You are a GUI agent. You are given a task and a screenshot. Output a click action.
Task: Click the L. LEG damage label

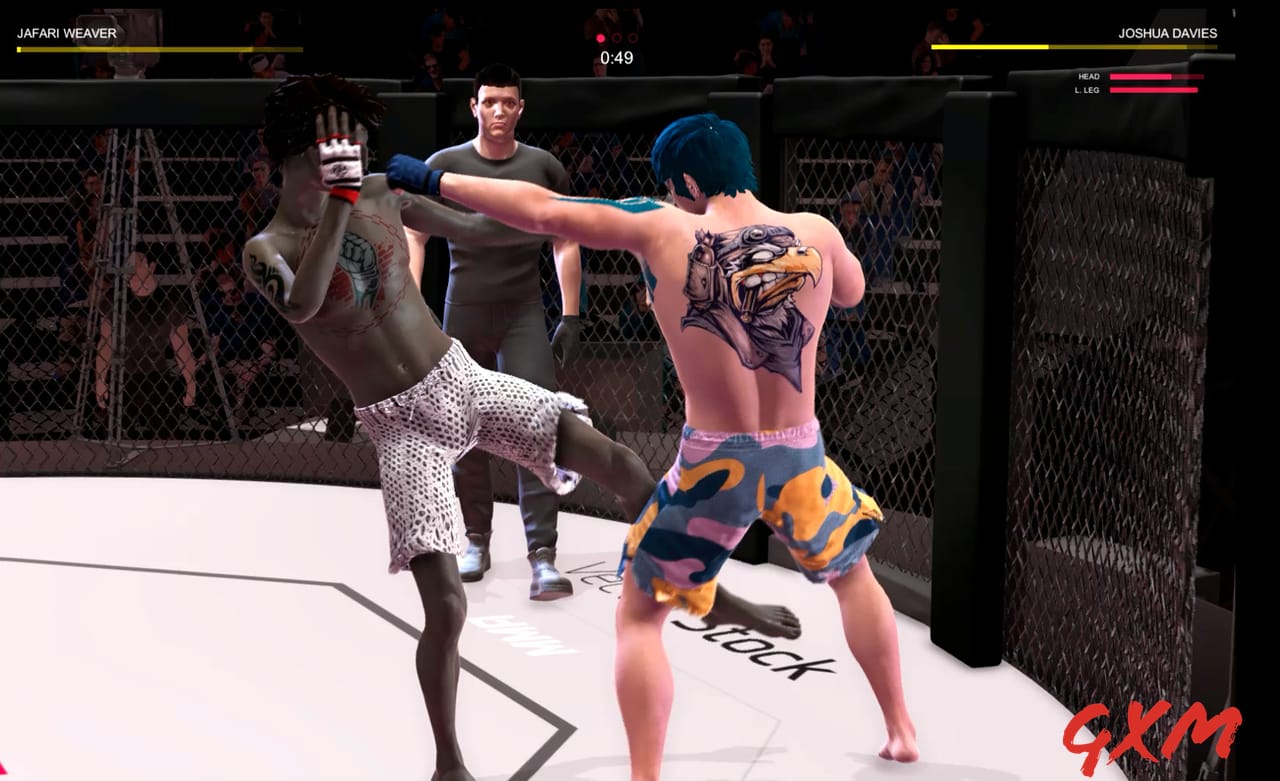pyautogui.click(x=1087, y=90)
